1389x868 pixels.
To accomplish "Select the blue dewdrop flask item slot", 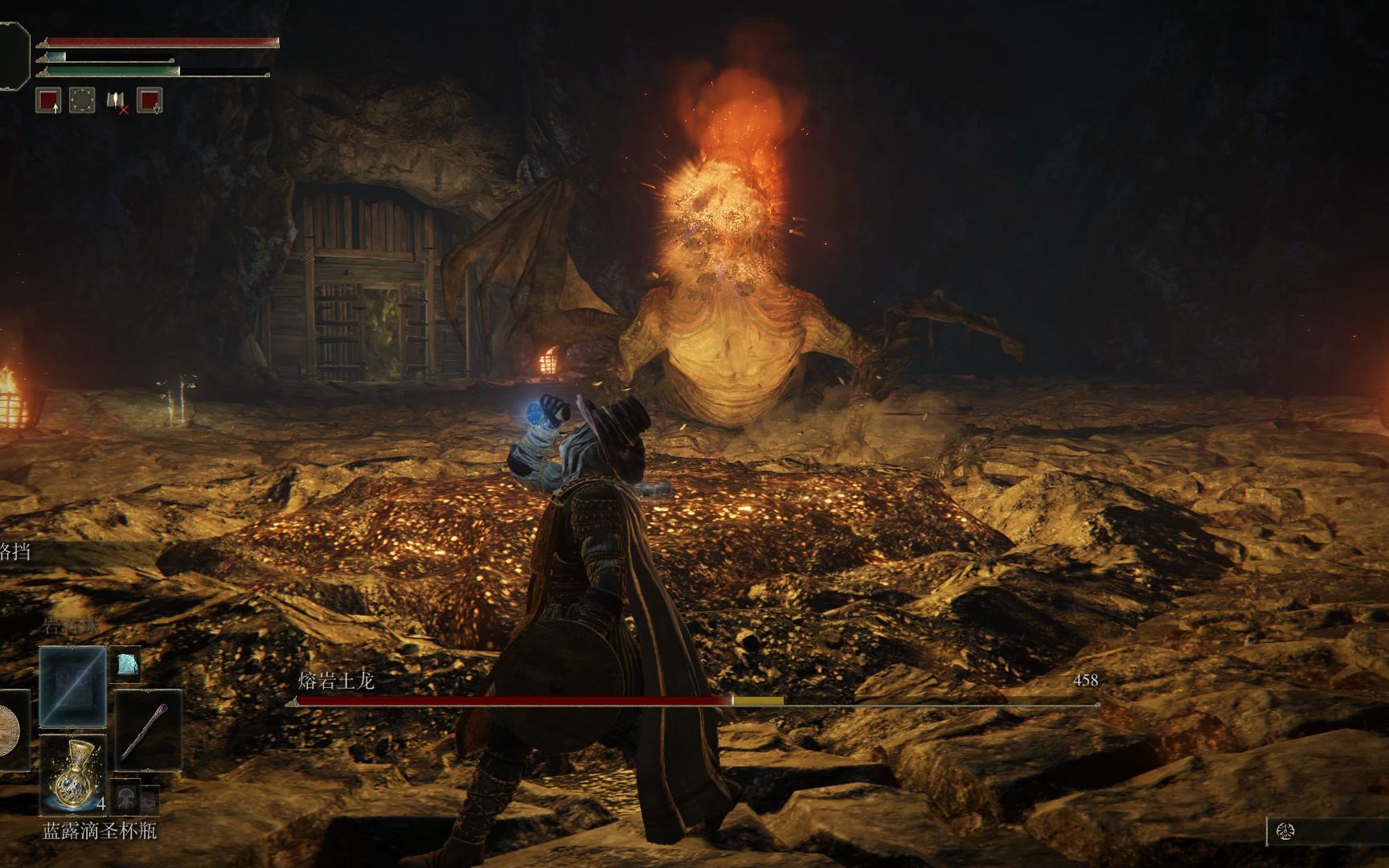I will coord(73,773).
